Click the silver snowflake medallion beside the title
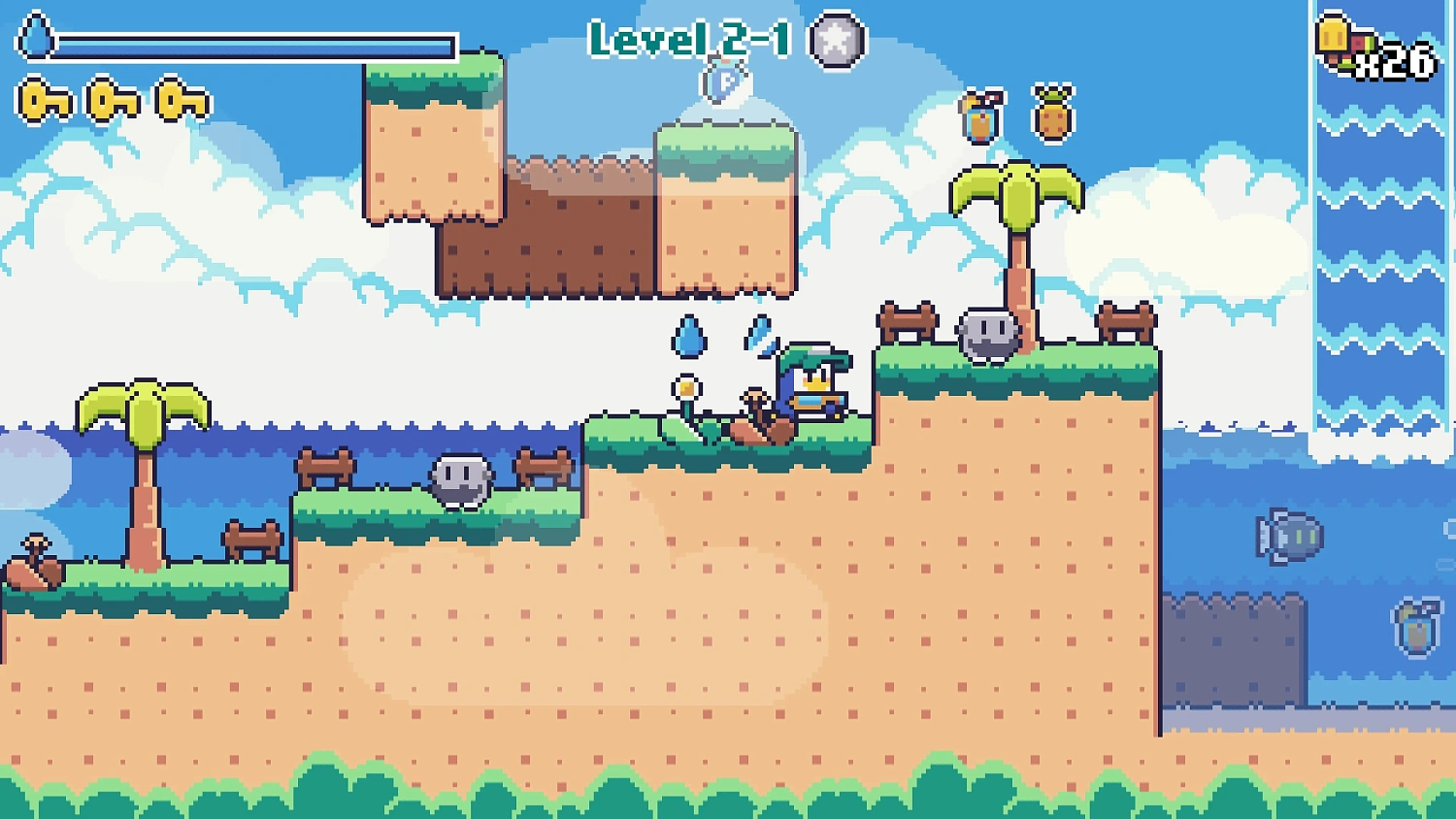 point(835,39)
